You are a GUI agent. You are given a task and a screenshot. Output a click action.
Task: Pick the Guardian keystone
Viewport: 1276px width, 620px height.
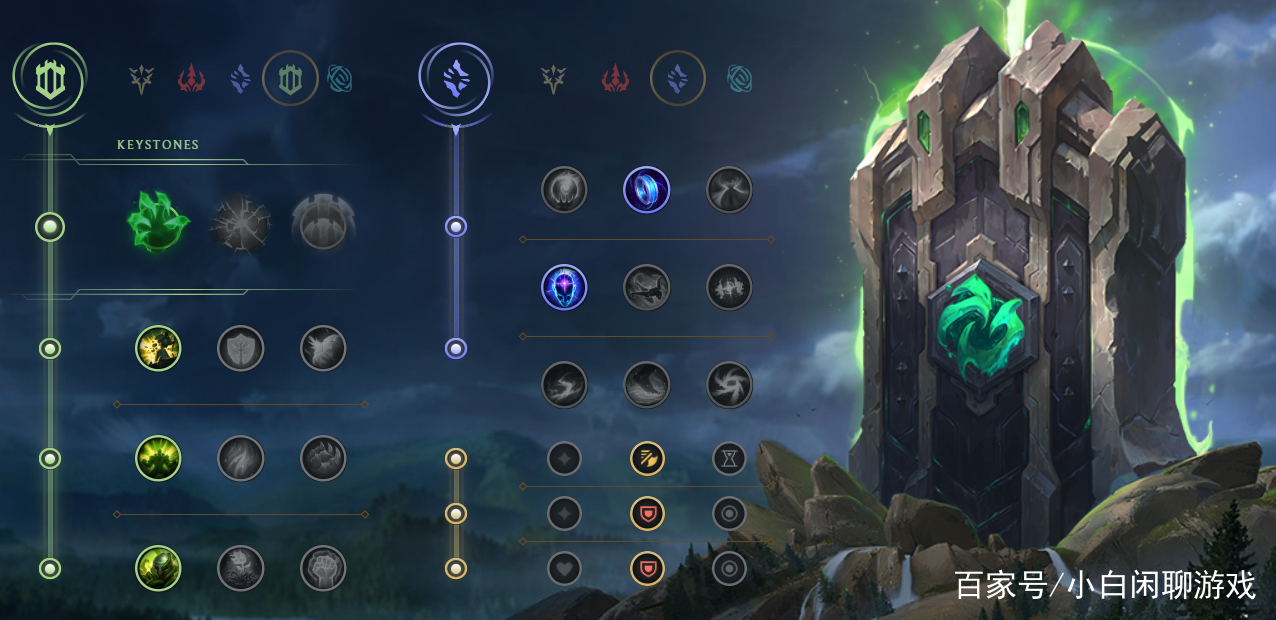point(323,224)
